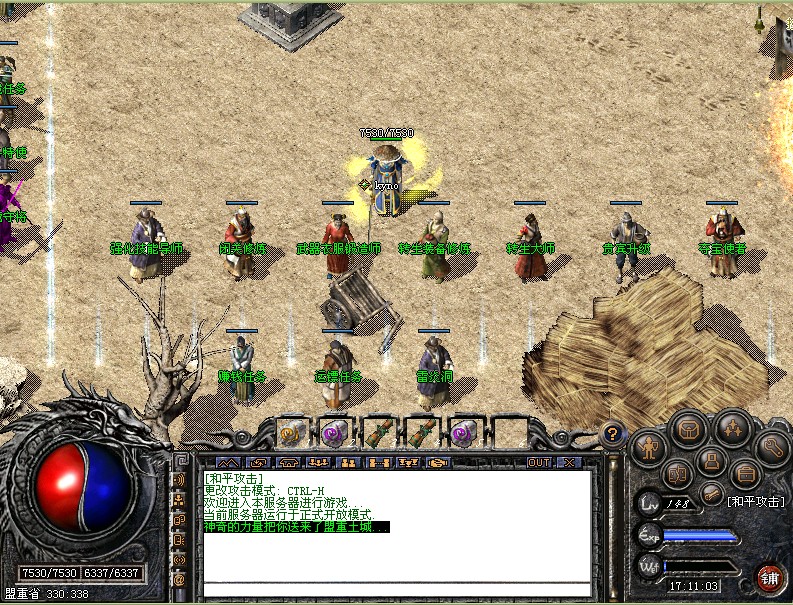
Task: Click the @ chat channel button
Action: click(179, 579)
